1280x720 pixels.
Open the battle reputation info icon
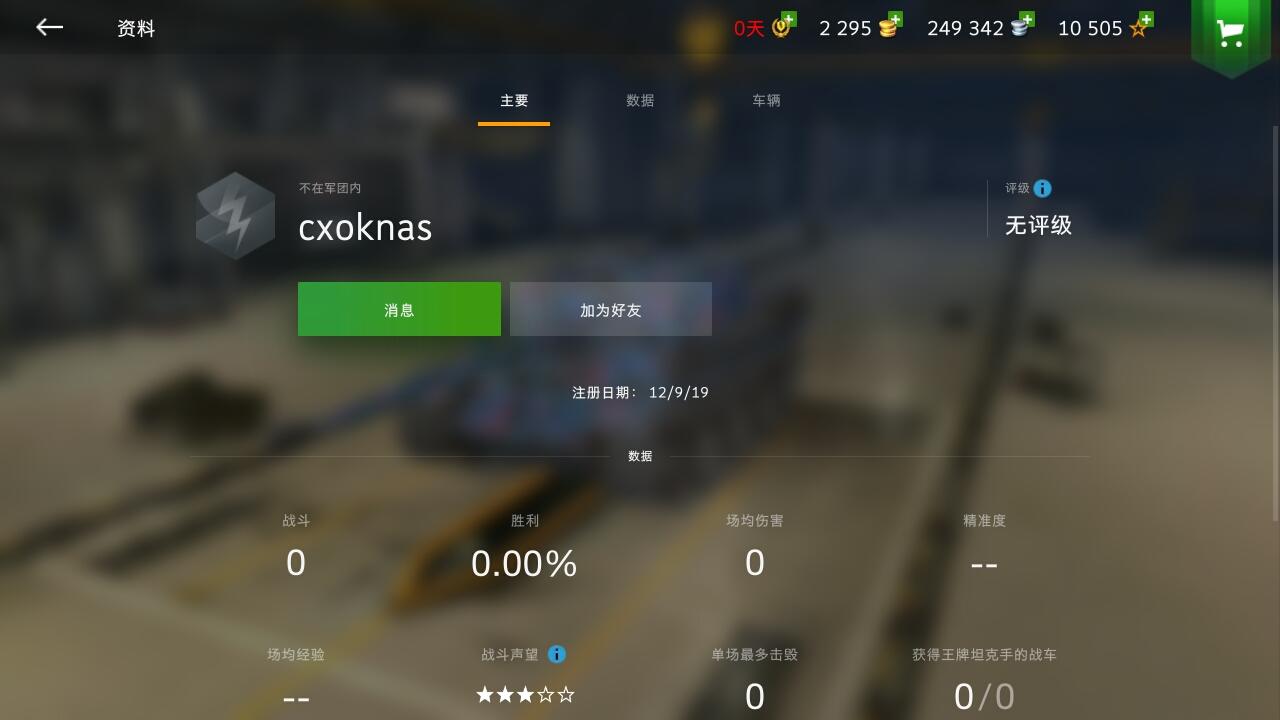pyautogui.click(x=557, y=655)
